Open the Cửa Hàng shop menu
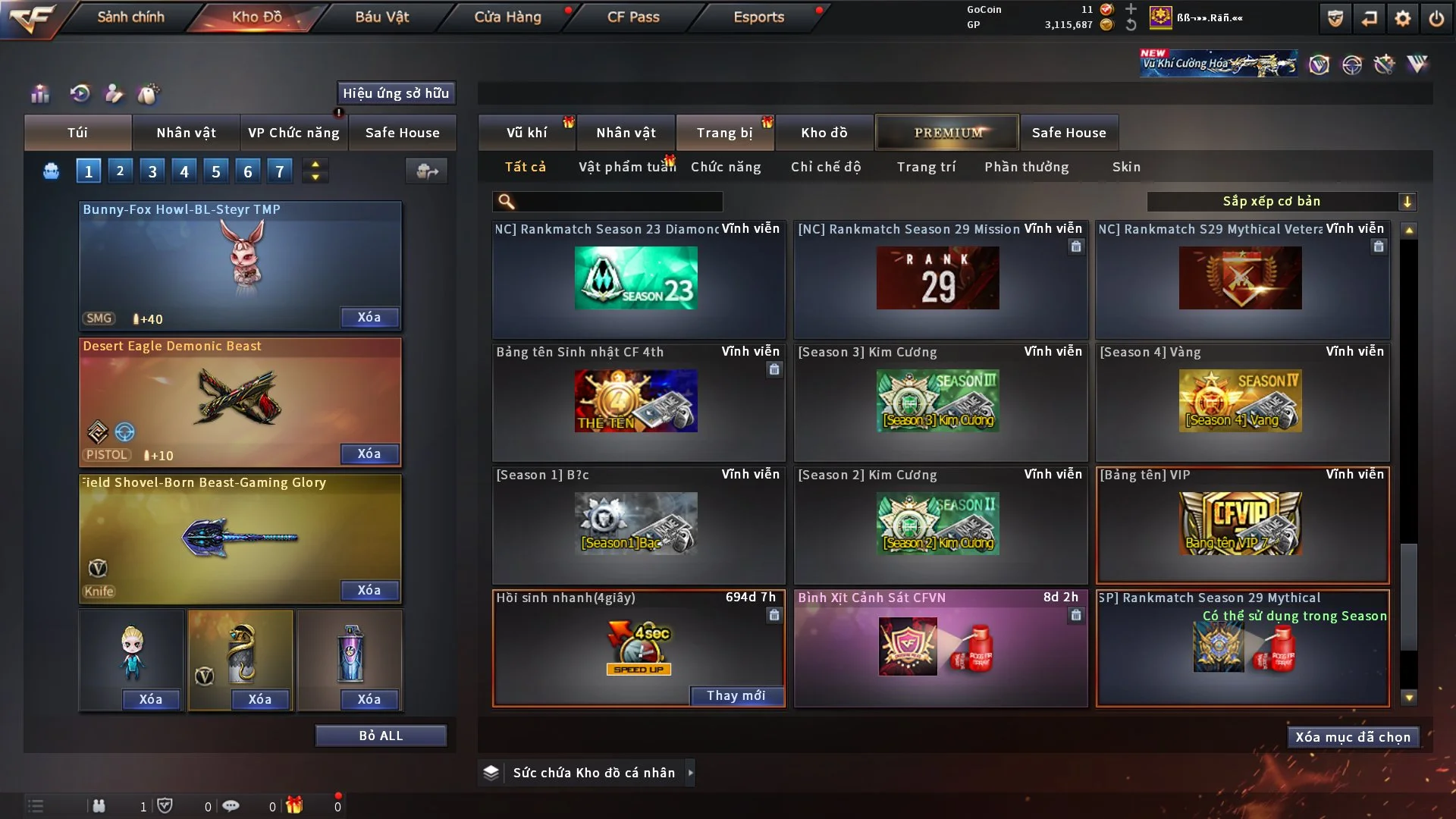The image size is (1456, 819). pos(507,17)
